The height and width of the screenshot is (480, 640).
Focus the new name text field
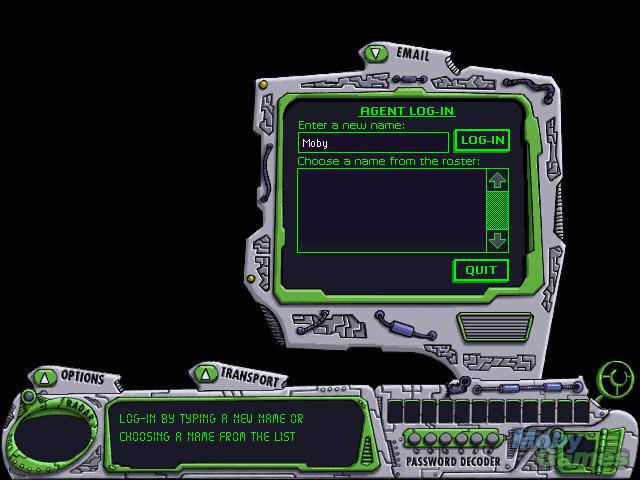[x=373, y=143]
